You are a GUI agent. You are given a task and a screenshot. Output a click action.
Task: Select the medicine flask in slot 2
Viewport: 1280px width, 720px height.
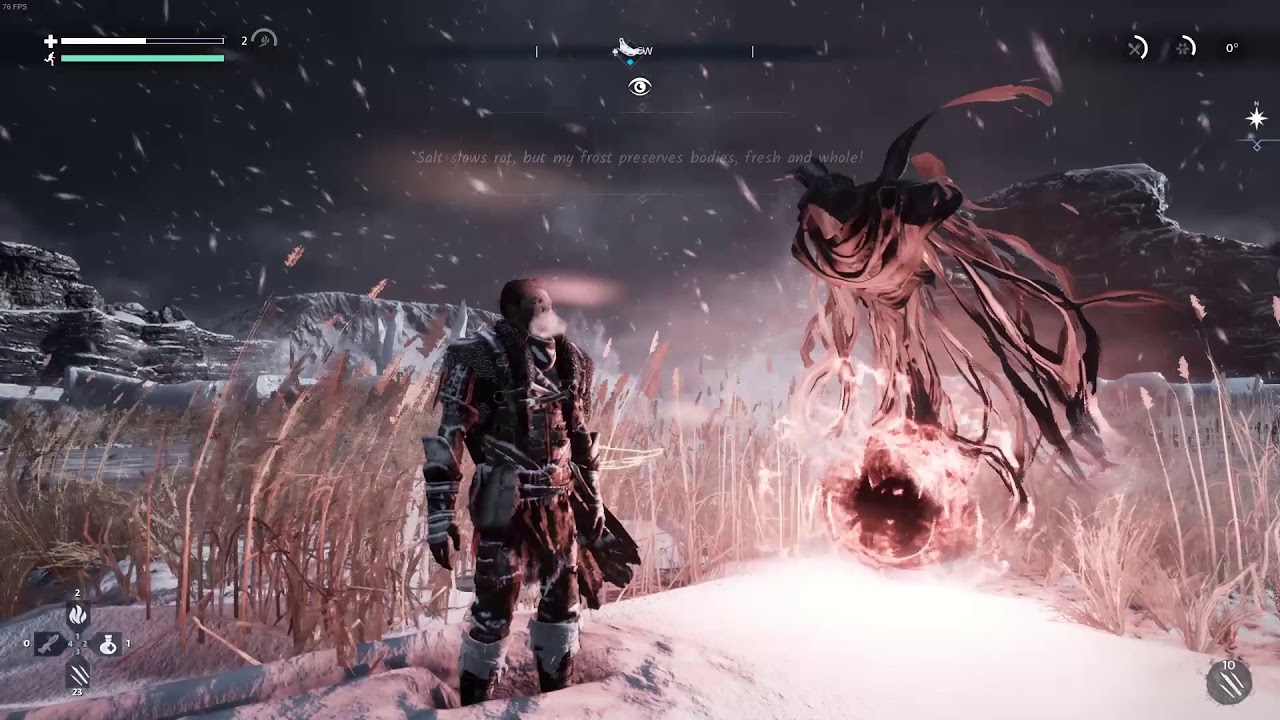(109, 644)
